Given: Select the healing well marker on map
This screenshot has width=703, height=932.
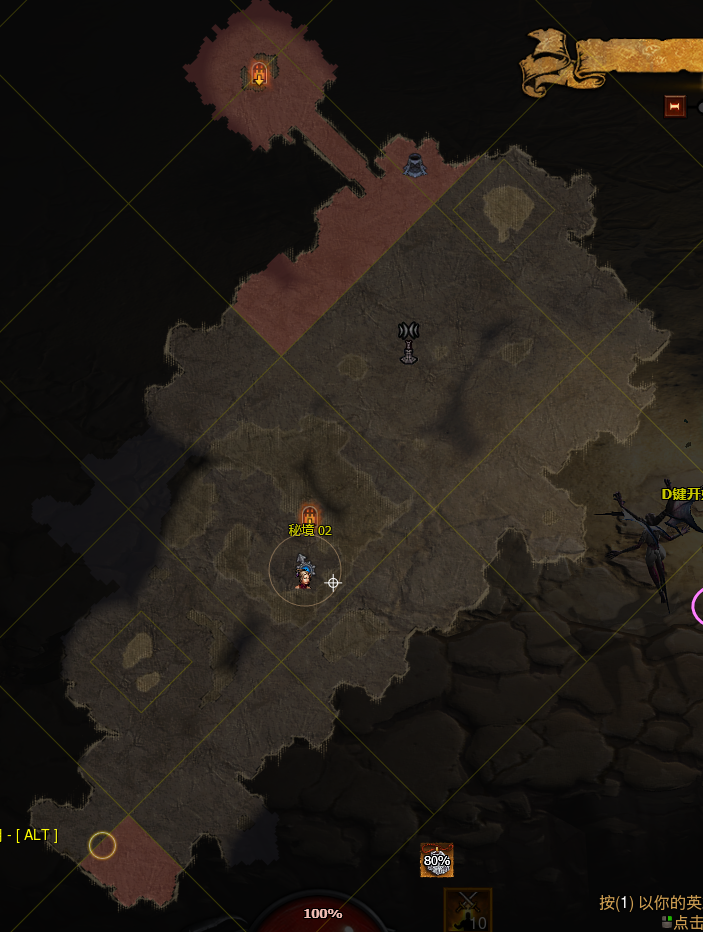Looking at the screenshot, I should click(x=415, y=163).
